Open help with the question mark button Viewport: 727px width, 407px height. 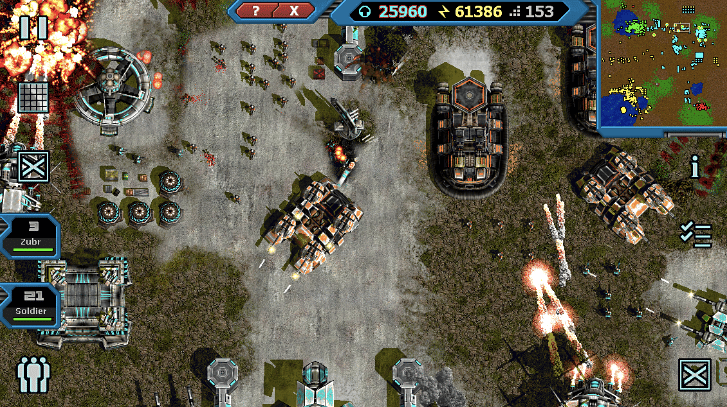click(x=256, y=10)
